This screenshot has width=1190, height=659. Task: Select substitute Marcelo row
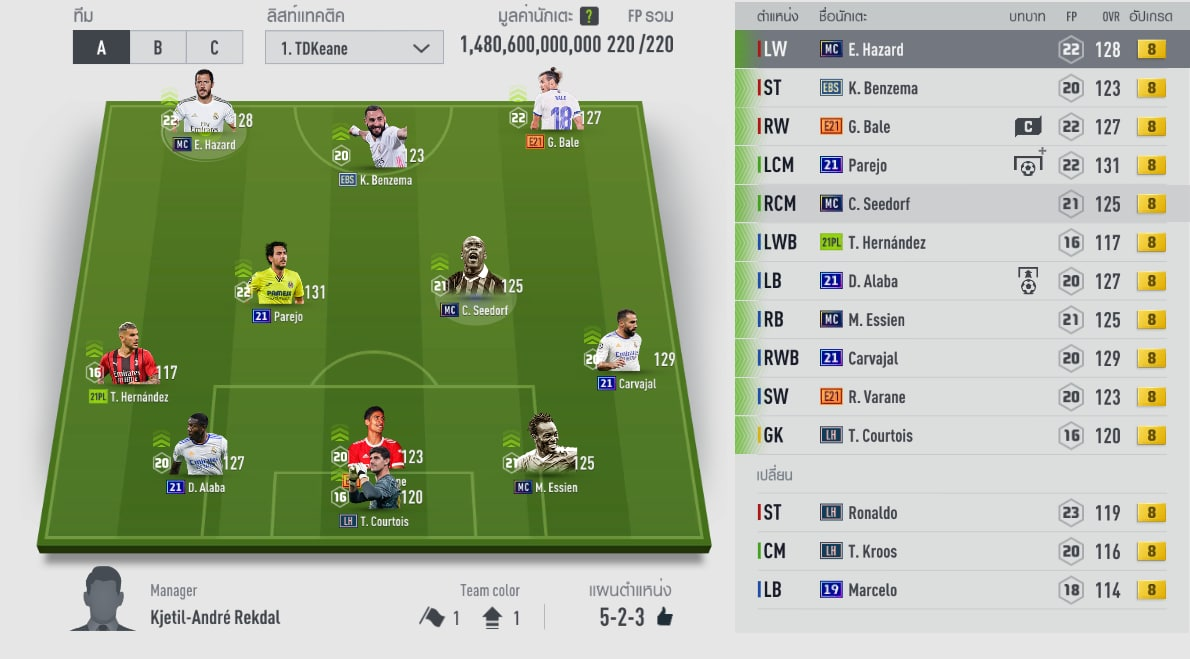(x=950, y=590)
